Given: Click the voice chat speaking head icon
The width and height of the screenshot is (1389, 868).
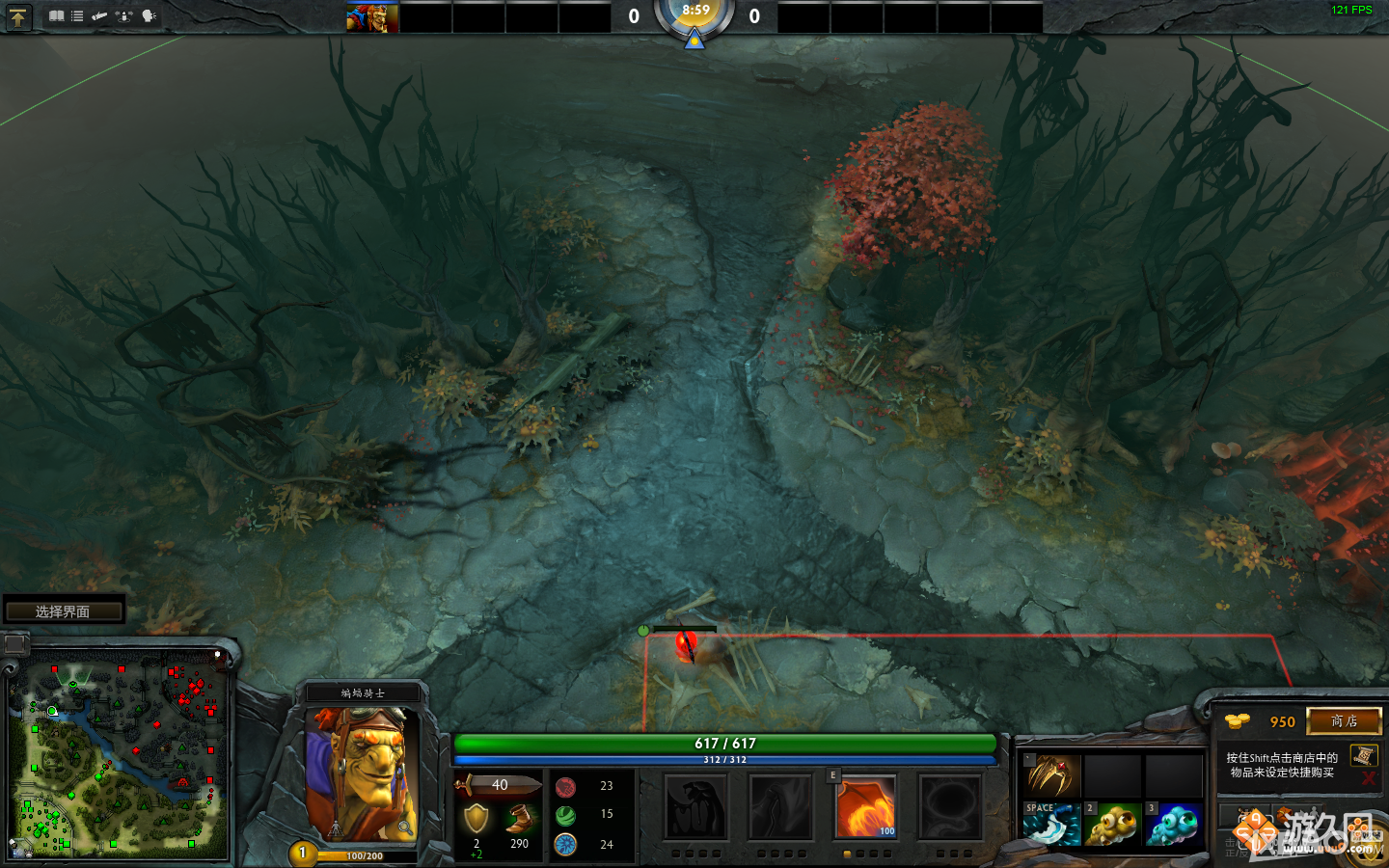Looking at the screenshot, I should pyautogui.click(x=148, y=15).
